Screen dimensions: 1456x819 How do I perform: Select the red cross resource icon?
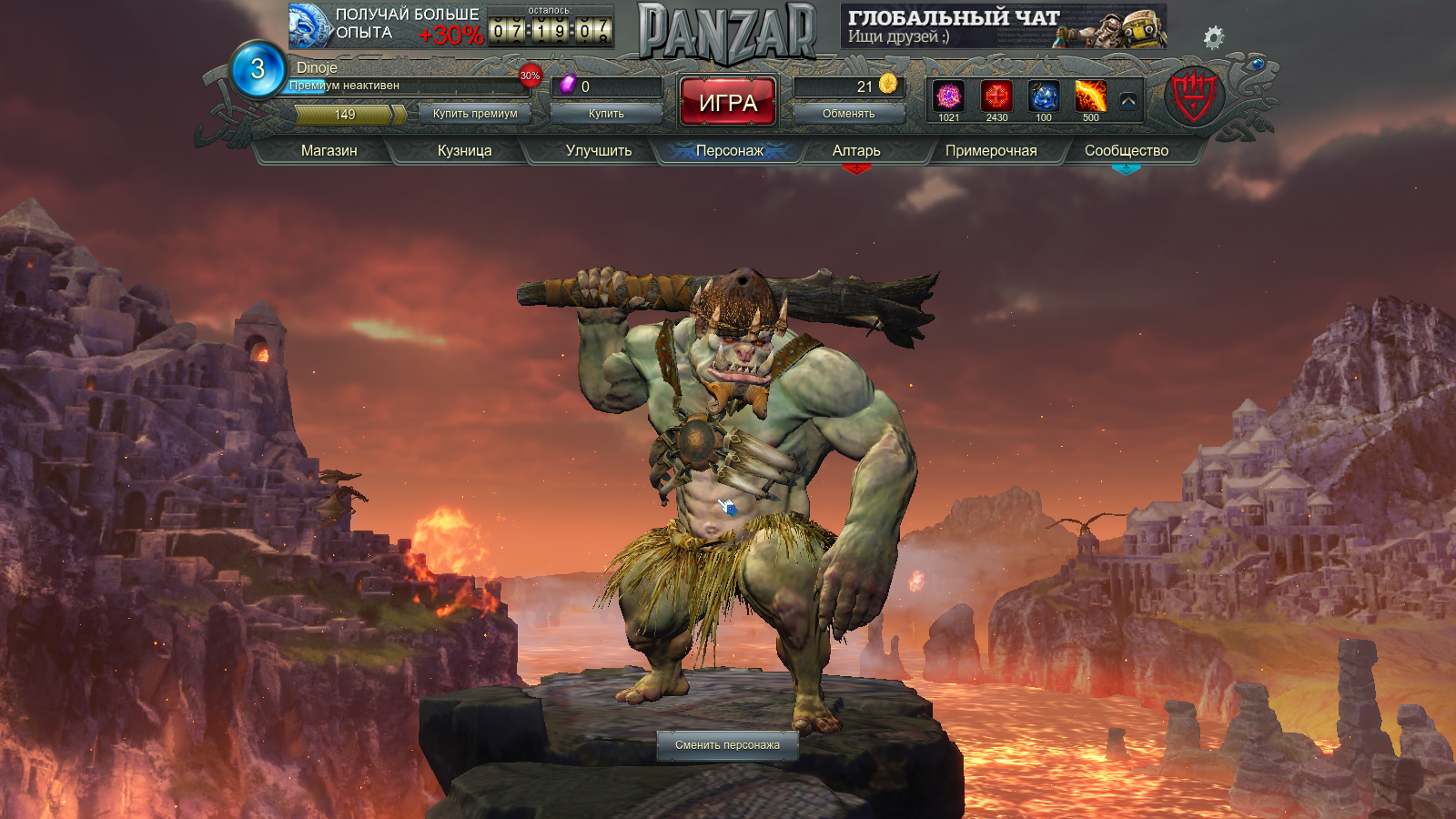click(996, 96)
